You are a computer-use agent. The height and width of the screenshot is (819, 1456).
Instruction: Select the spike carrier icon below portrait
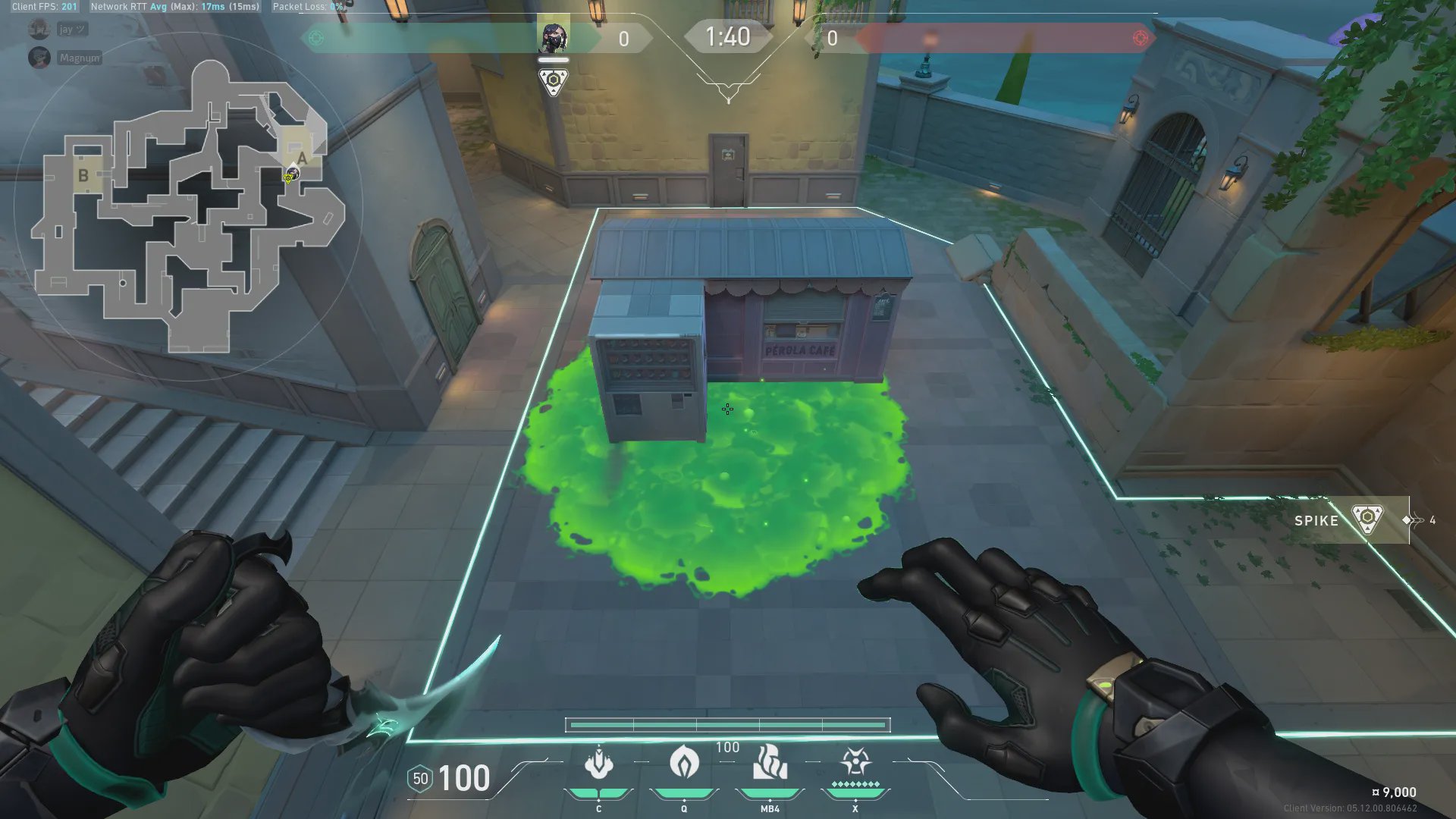[554, 81]
